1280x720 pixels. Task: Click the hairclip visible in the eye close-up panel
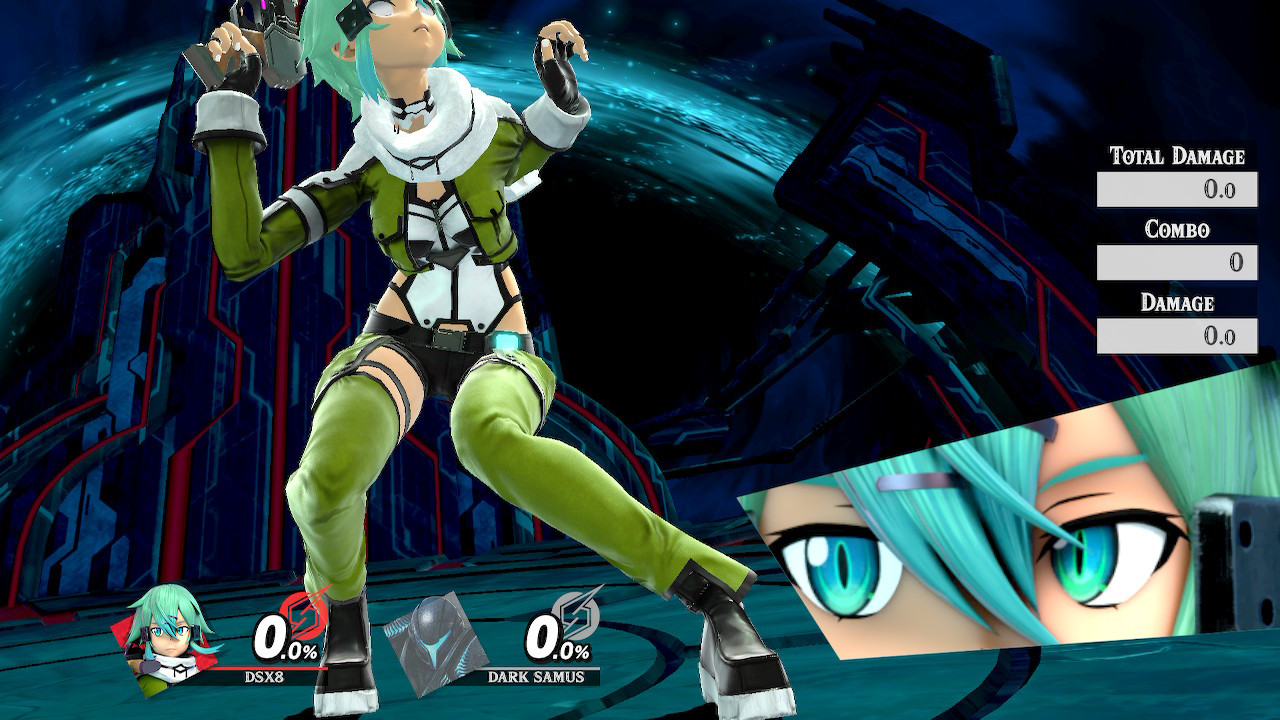pyautogui.click(x=920, y=480)
